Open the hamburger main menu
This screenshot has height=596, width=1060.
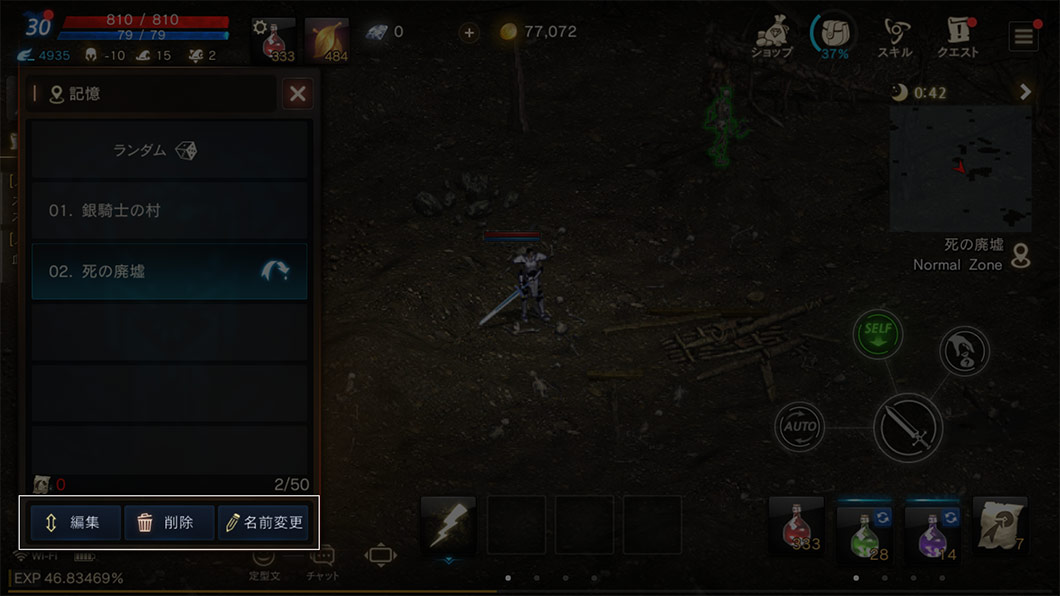pos(1022,37)
